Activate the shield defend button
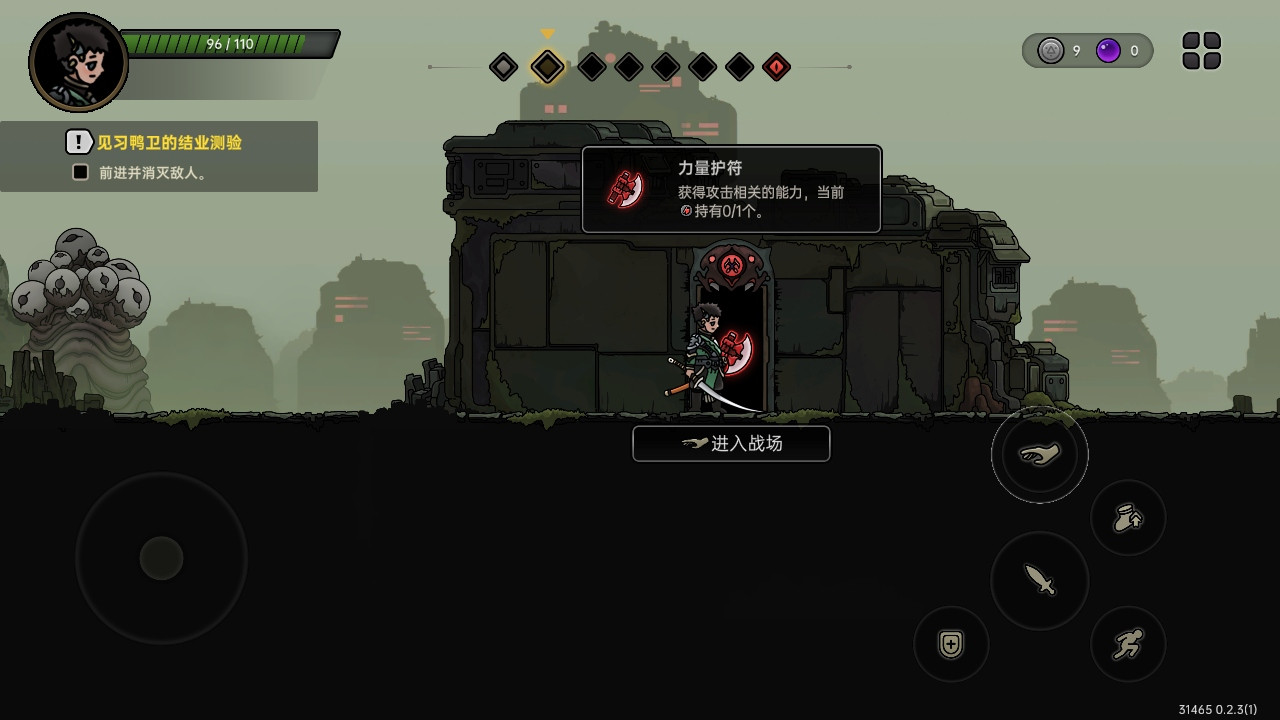1280x720 pixels. [x=951, y=644]
